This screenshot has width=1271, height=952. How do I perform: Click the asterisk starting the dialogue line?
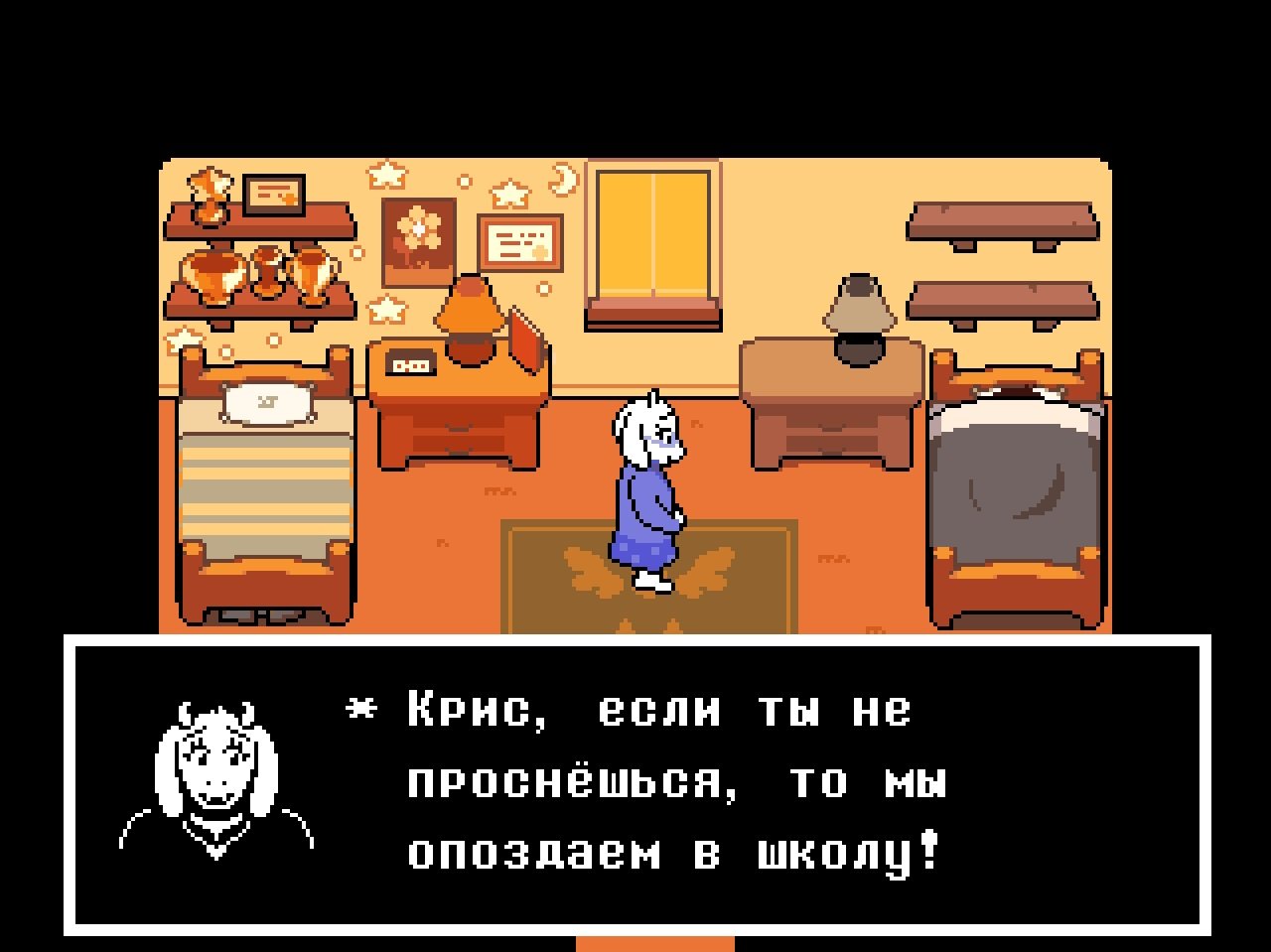[x=362, y=710]
